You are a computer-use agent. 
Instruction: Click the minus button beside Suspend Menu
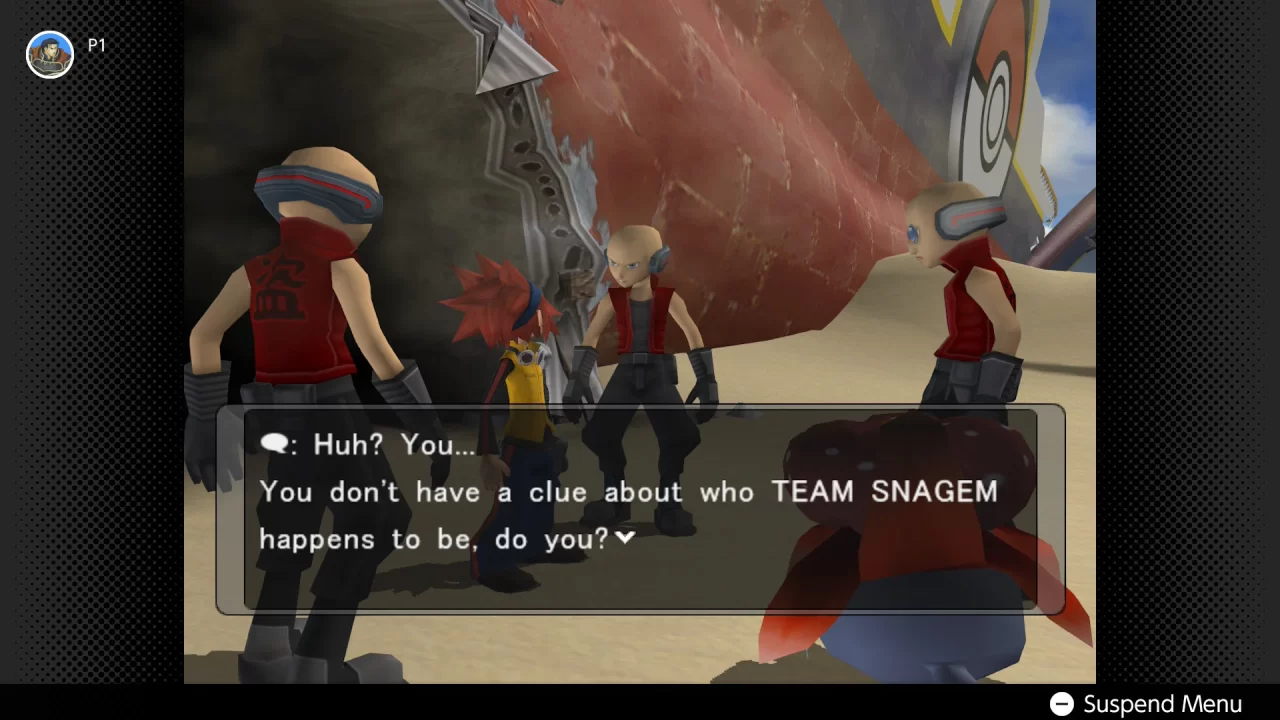1062,703
